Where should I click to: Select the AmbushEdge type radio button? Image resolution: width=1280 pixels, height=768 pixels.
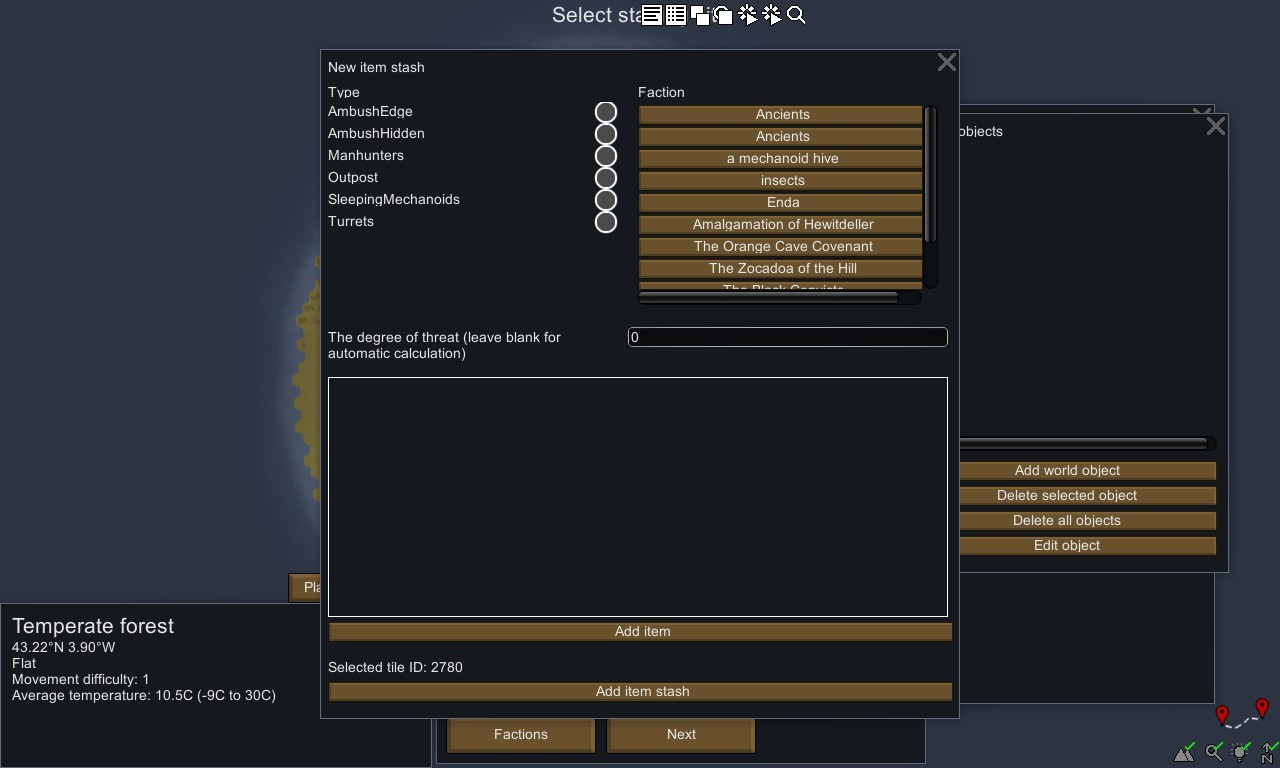(x=605, y=112)
